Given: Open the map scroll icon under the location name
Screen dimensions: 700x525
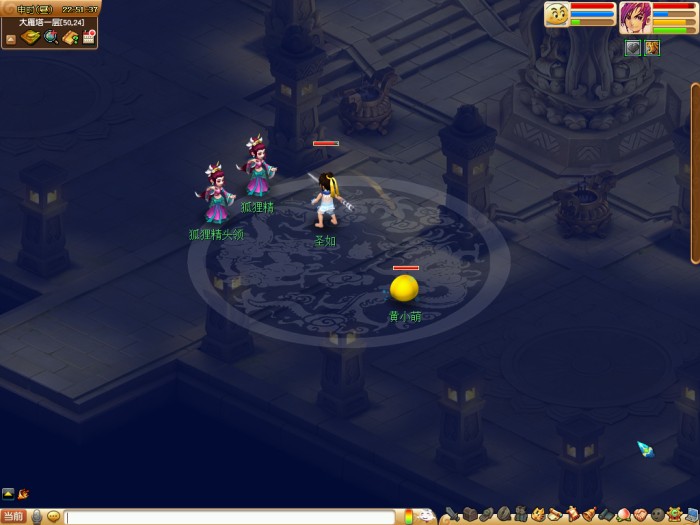Looking at the screenshot, I should click(31, 37).
